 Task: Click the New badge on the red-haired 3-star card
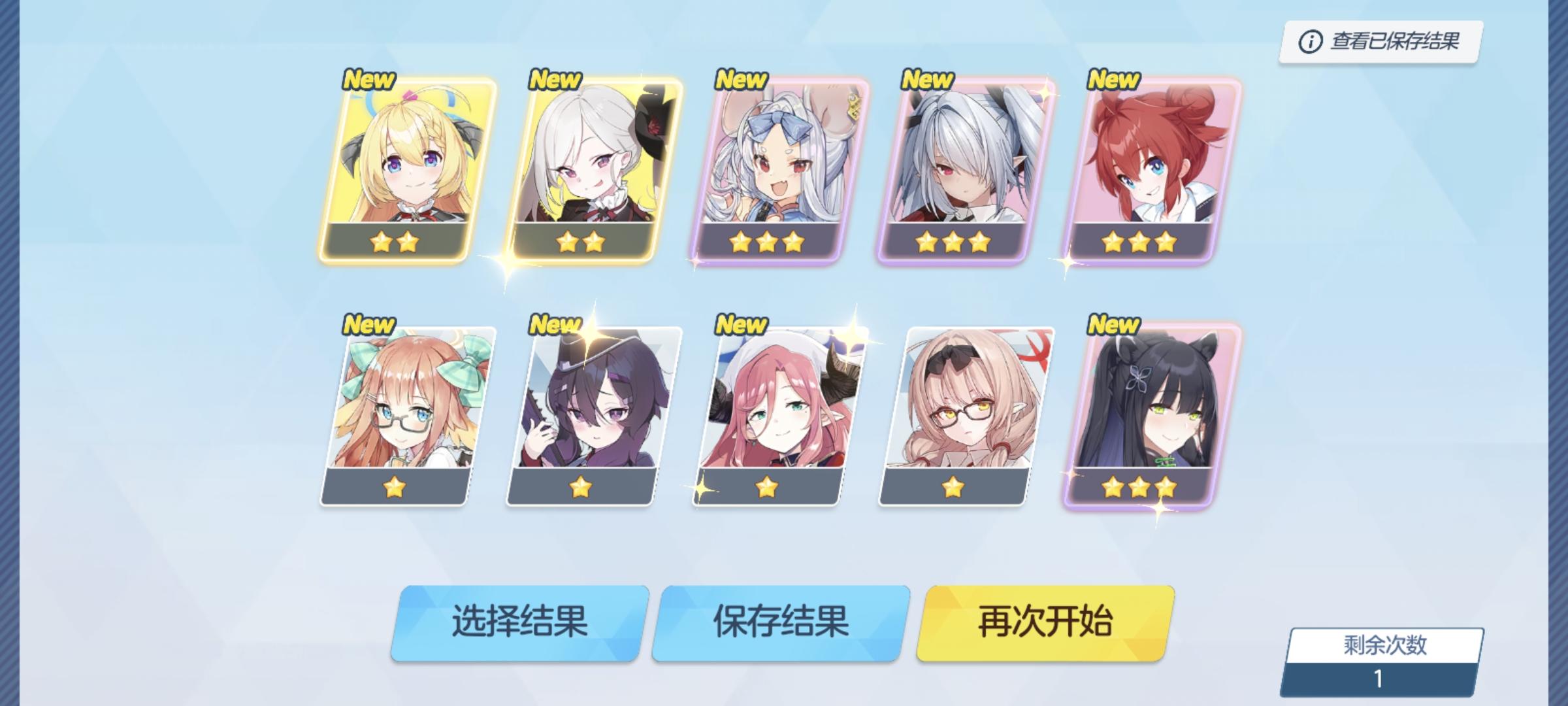1115,80
